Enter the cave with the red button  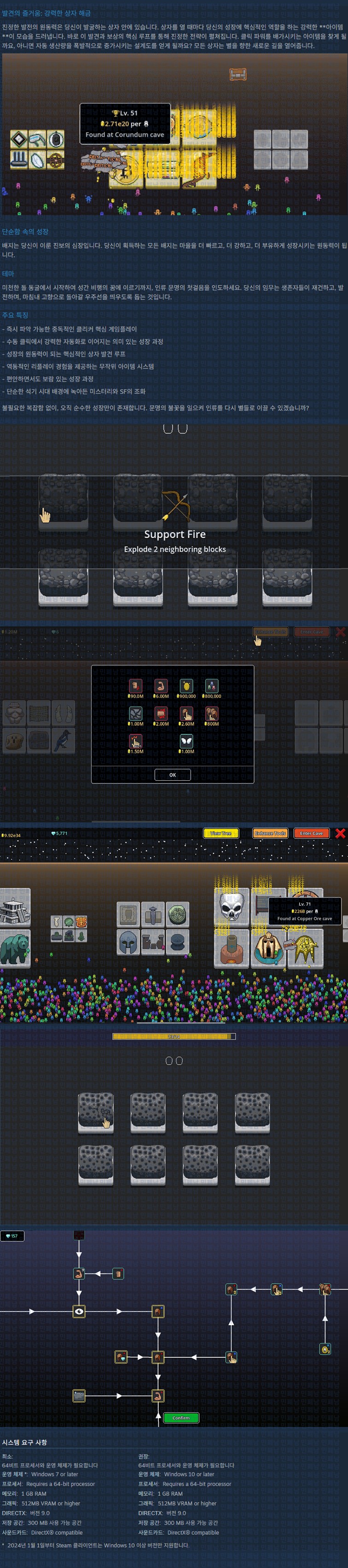click(x=311, y=833)
